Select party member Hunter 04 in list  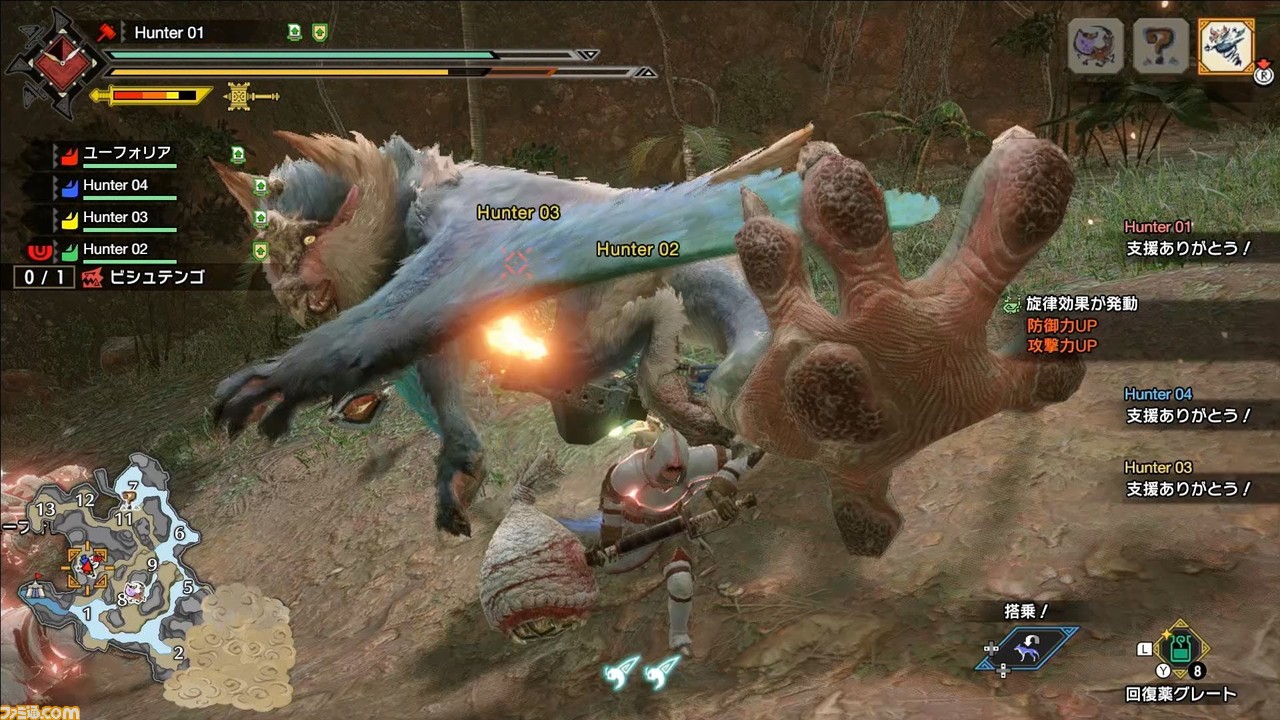tap(115, 186)
